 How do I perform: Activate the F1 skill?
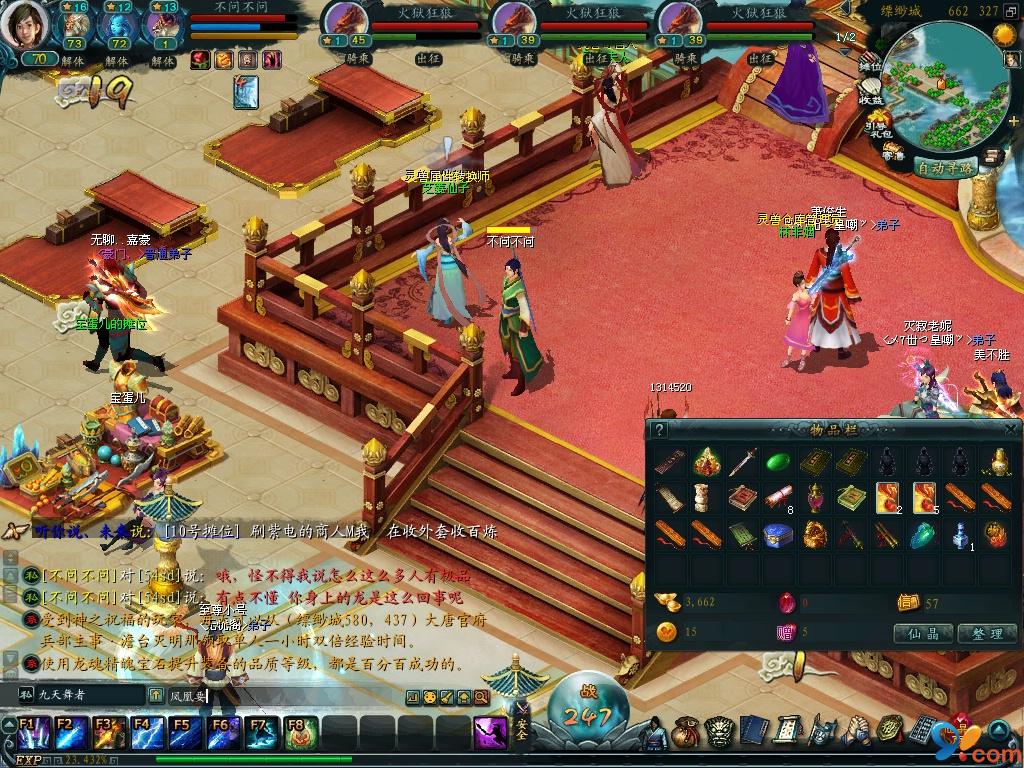30,735
